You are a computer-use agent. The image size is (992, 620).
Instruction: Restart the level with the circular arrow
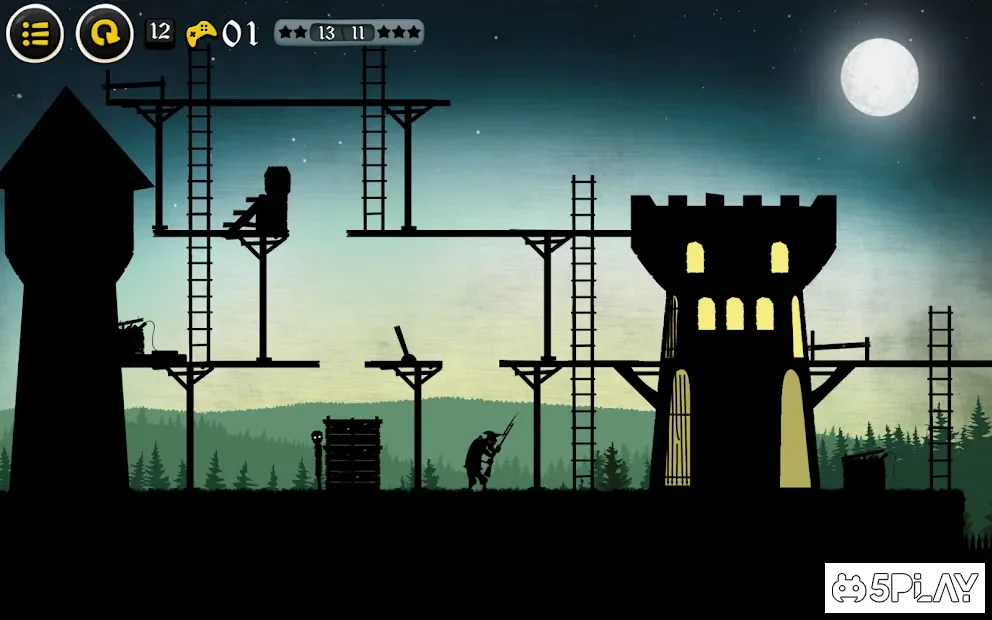[x=104, y=34]
